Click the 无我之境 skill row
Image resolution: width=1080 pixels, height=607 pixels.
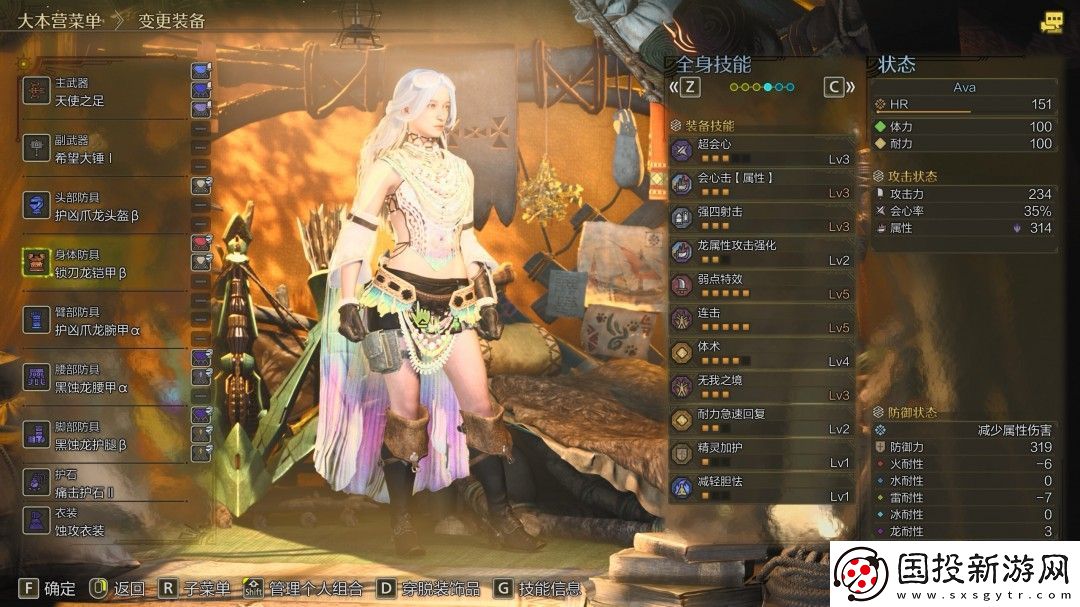[x=762, y=387]
